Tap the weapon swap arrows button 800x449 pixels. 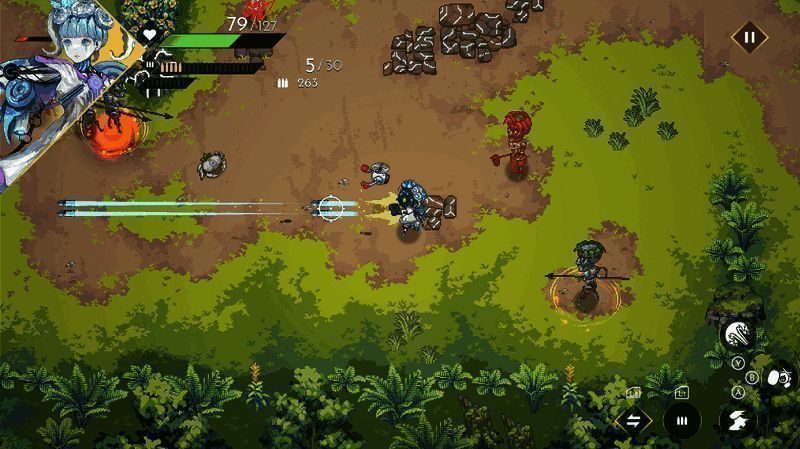(633, 420)
